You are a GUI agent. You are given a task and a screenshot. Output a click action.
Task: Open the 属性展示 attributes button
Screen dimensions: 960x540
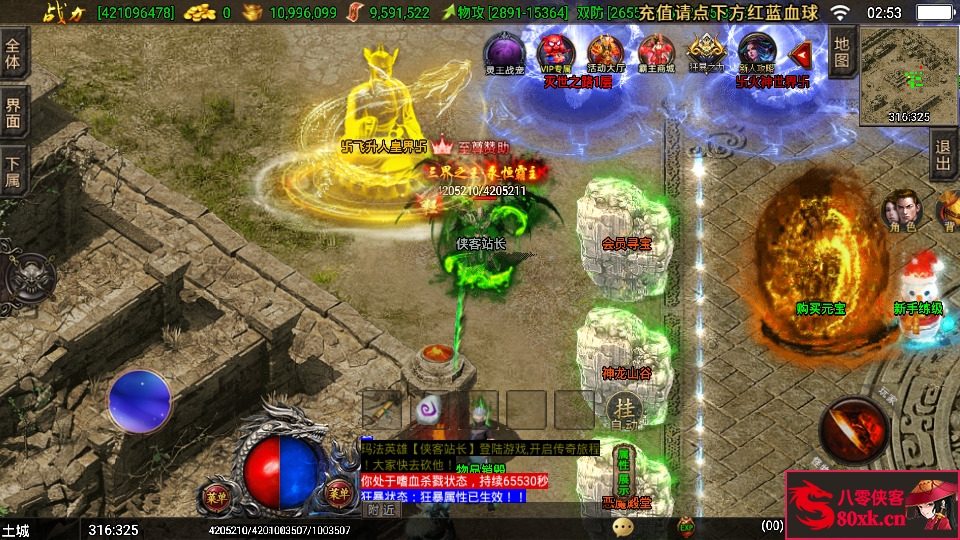(623, 471)
